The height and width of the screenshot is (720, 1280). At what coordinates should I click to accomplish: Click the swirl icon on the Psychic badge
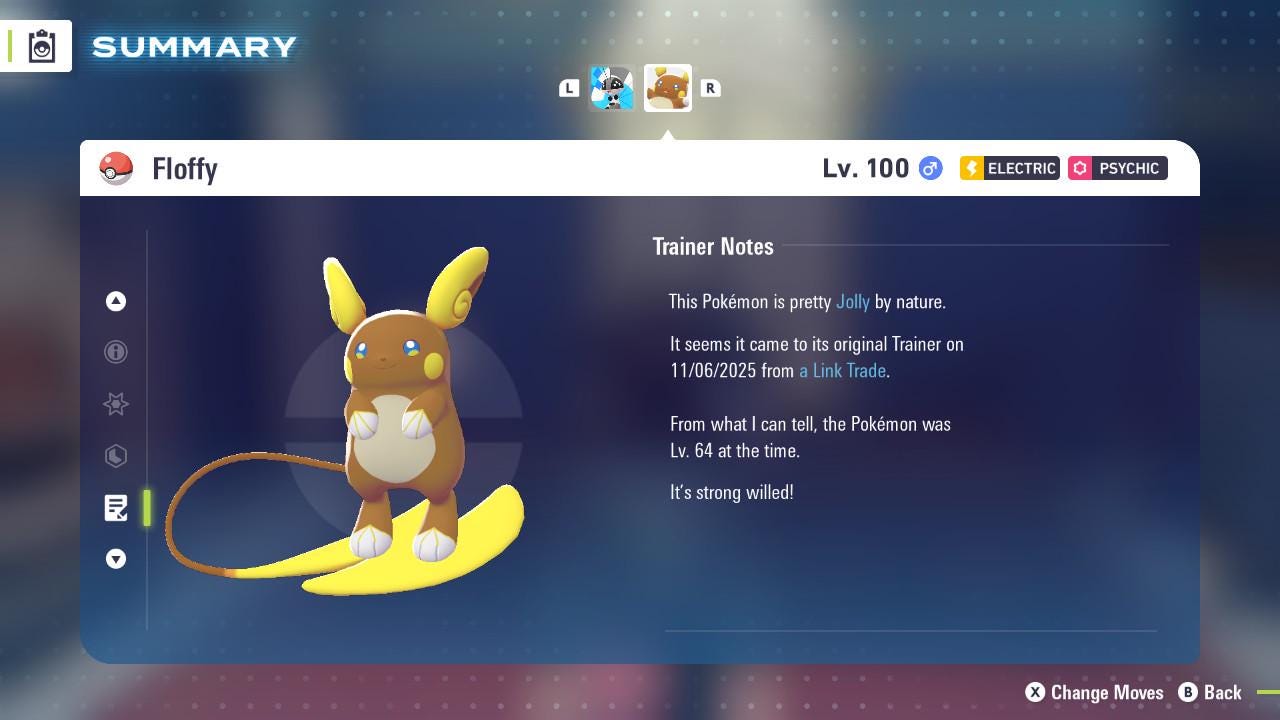click(1083, 168)
